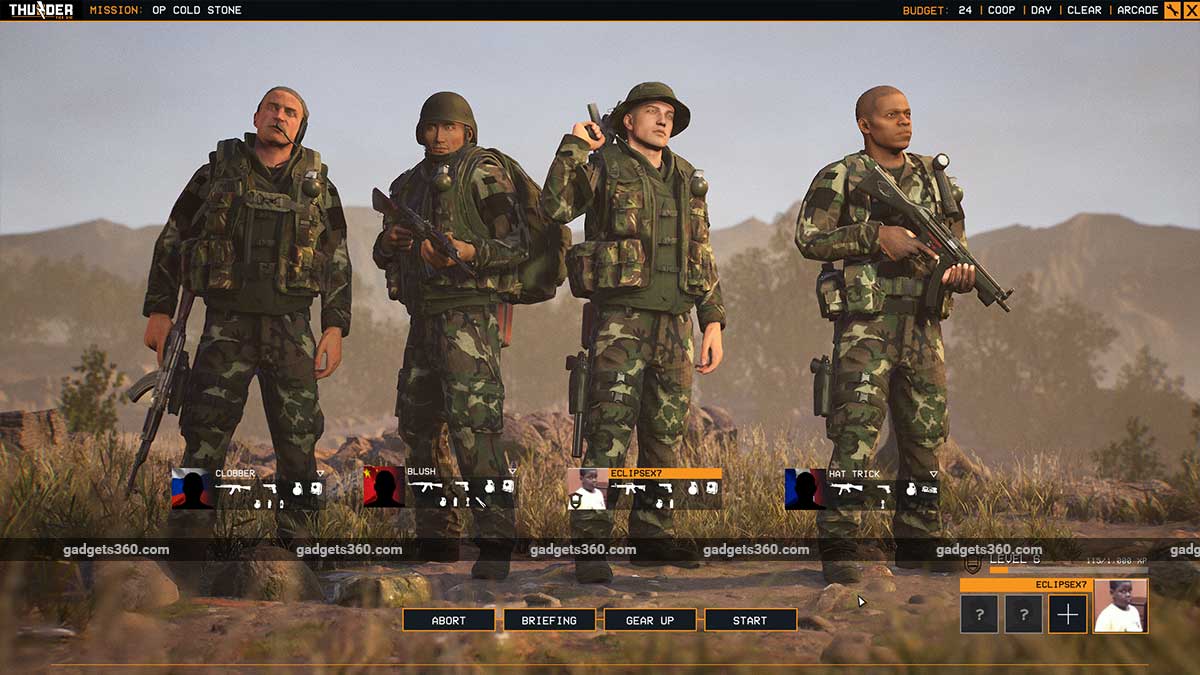Image resolution: width=1200 pixels, height=675 pixels.
Task: Open EclipseX7's large profile avatar
Action: tap(1120, 606)
